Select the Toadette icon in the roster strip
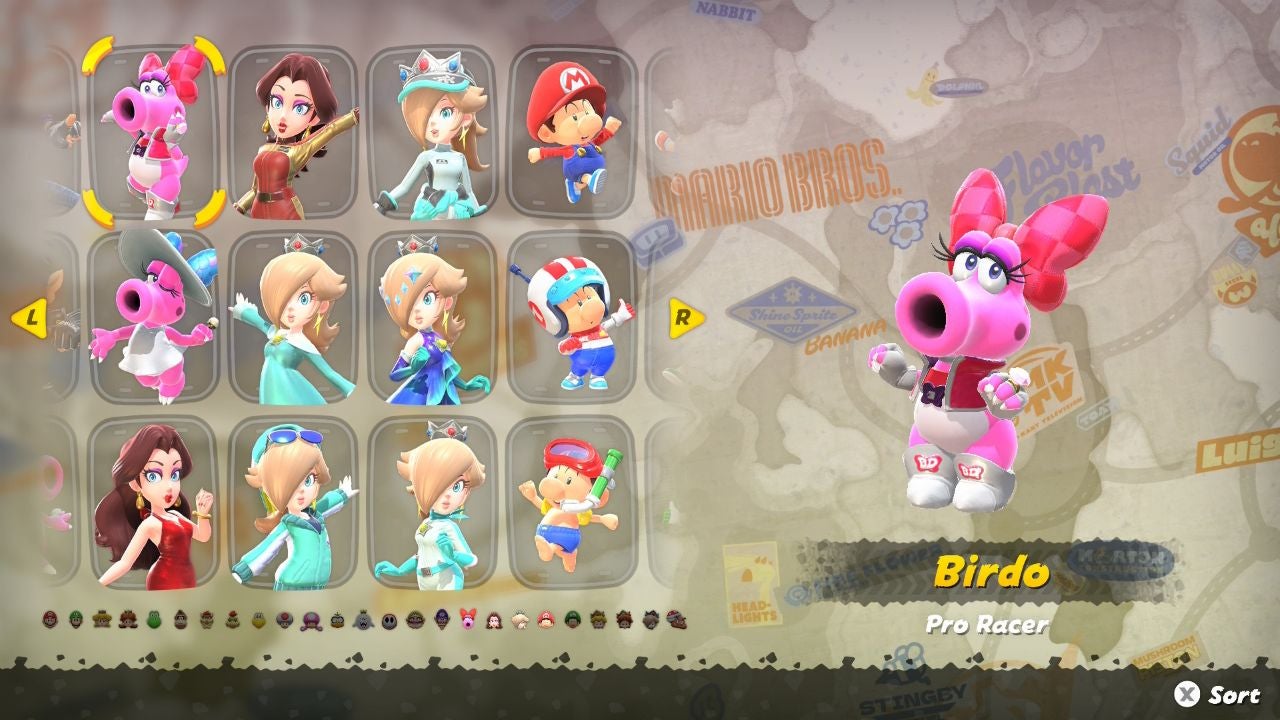Image resolution: width=1280 pixels, height=720 pixels. tap(310, 620)
